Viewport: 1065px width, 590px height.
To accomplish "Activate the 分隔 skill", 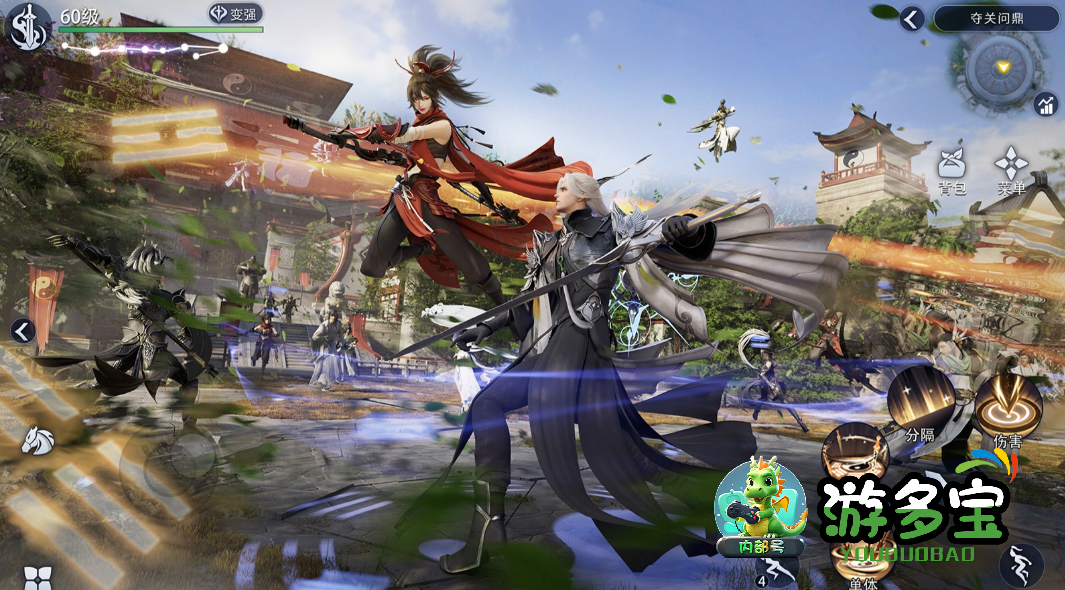I will tap(920, 398).
